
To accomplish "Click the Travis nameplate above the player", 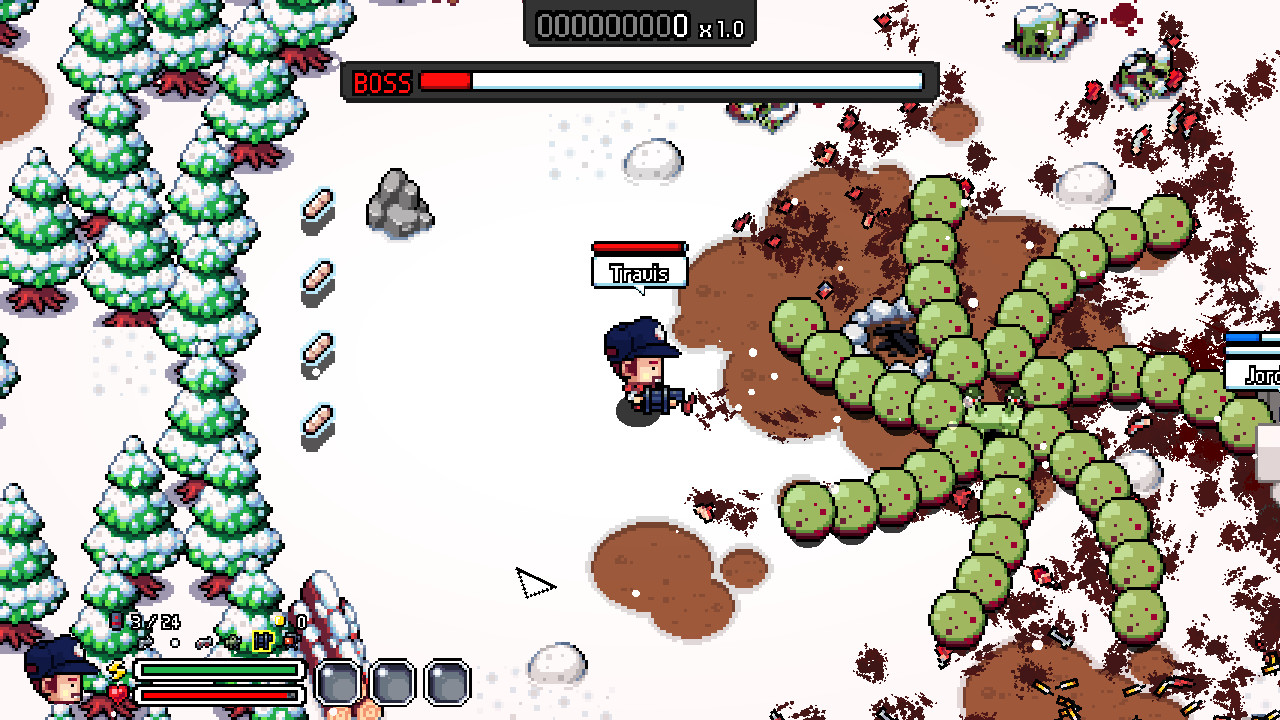I will coord(638,271).
